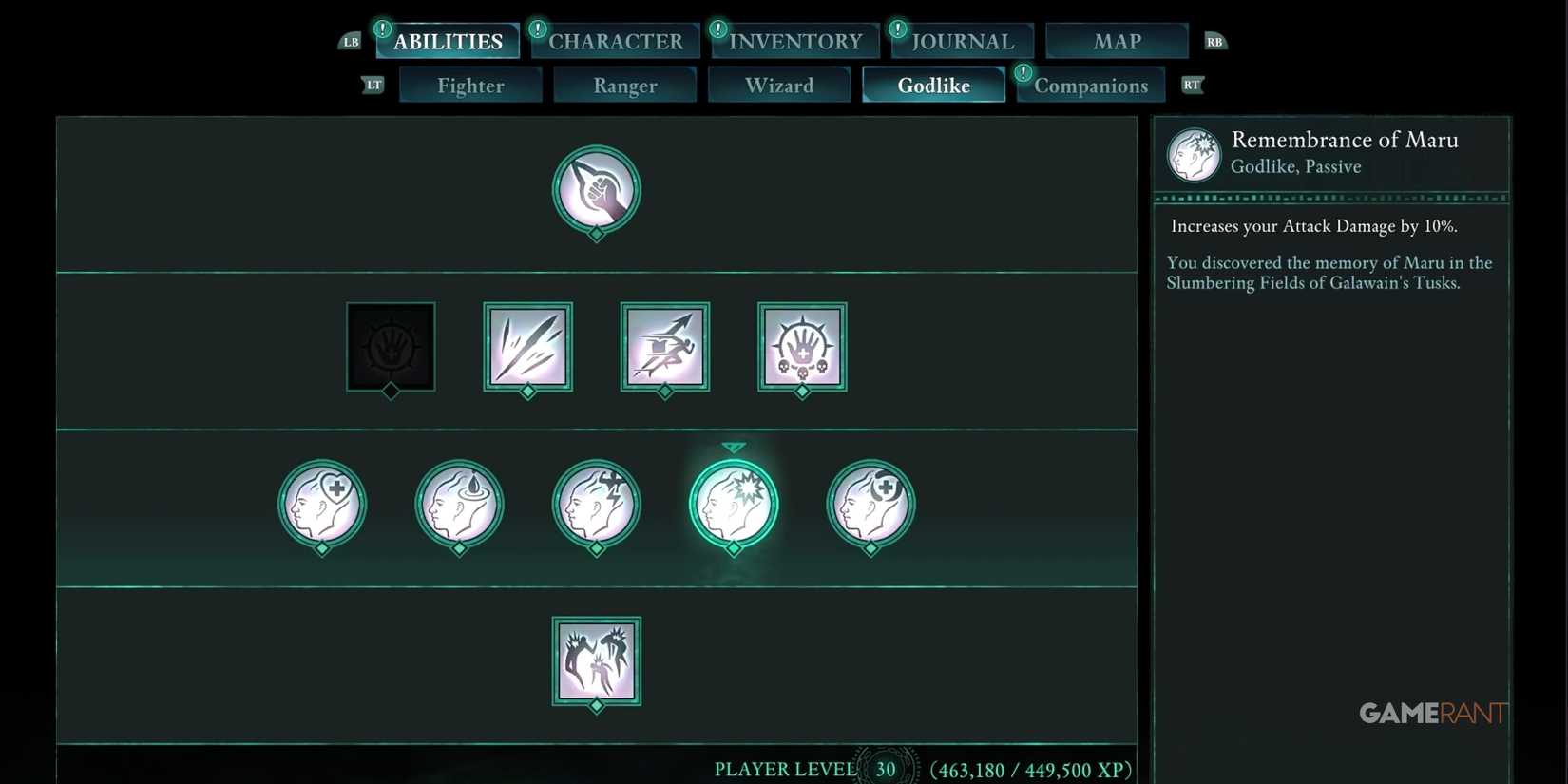Switch to the Wizard ability tree
Image resolution: width=1568 pixels, height=784 pixels.
coord(779,85)
